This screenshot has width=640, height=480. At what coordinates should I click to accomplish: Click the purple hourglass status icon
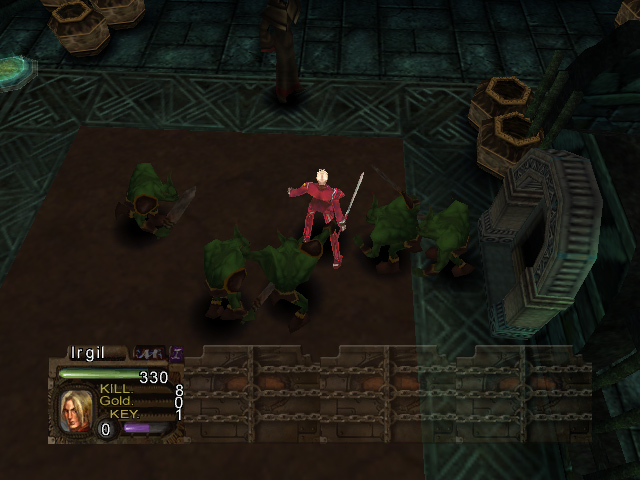click(177, 352)
